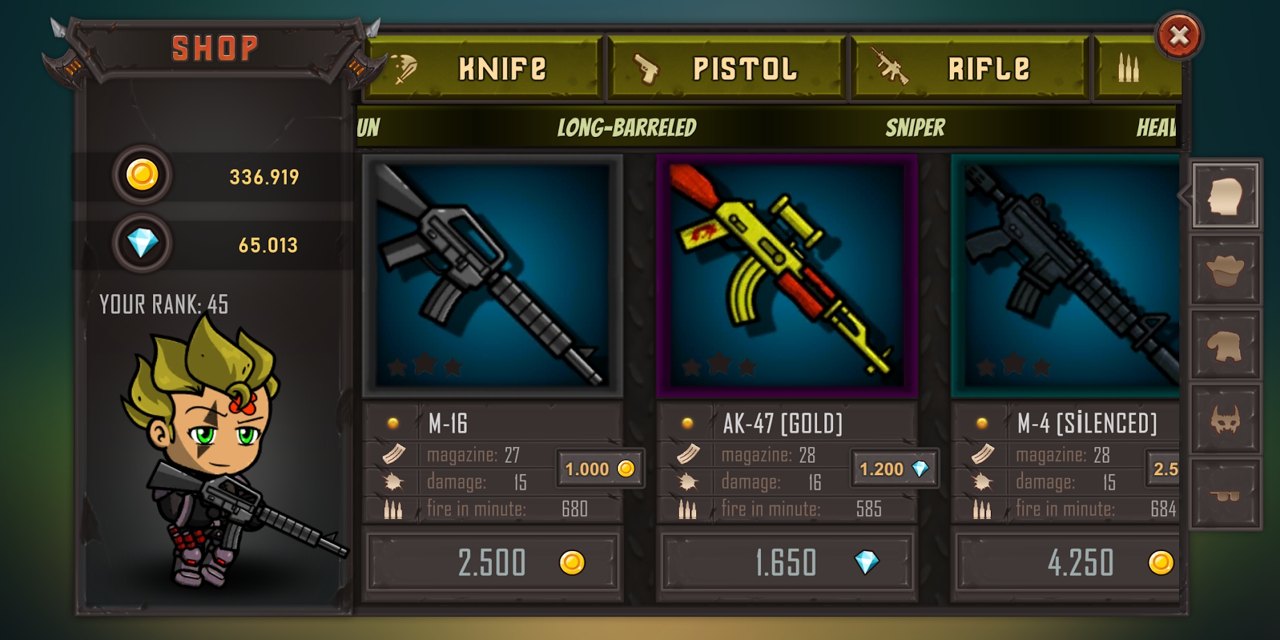Image resolution: width=1280 pixels, height=640 pixels.
Task: Switch to the shirt outfit side tab
Action: click(x=1225, y=345)
